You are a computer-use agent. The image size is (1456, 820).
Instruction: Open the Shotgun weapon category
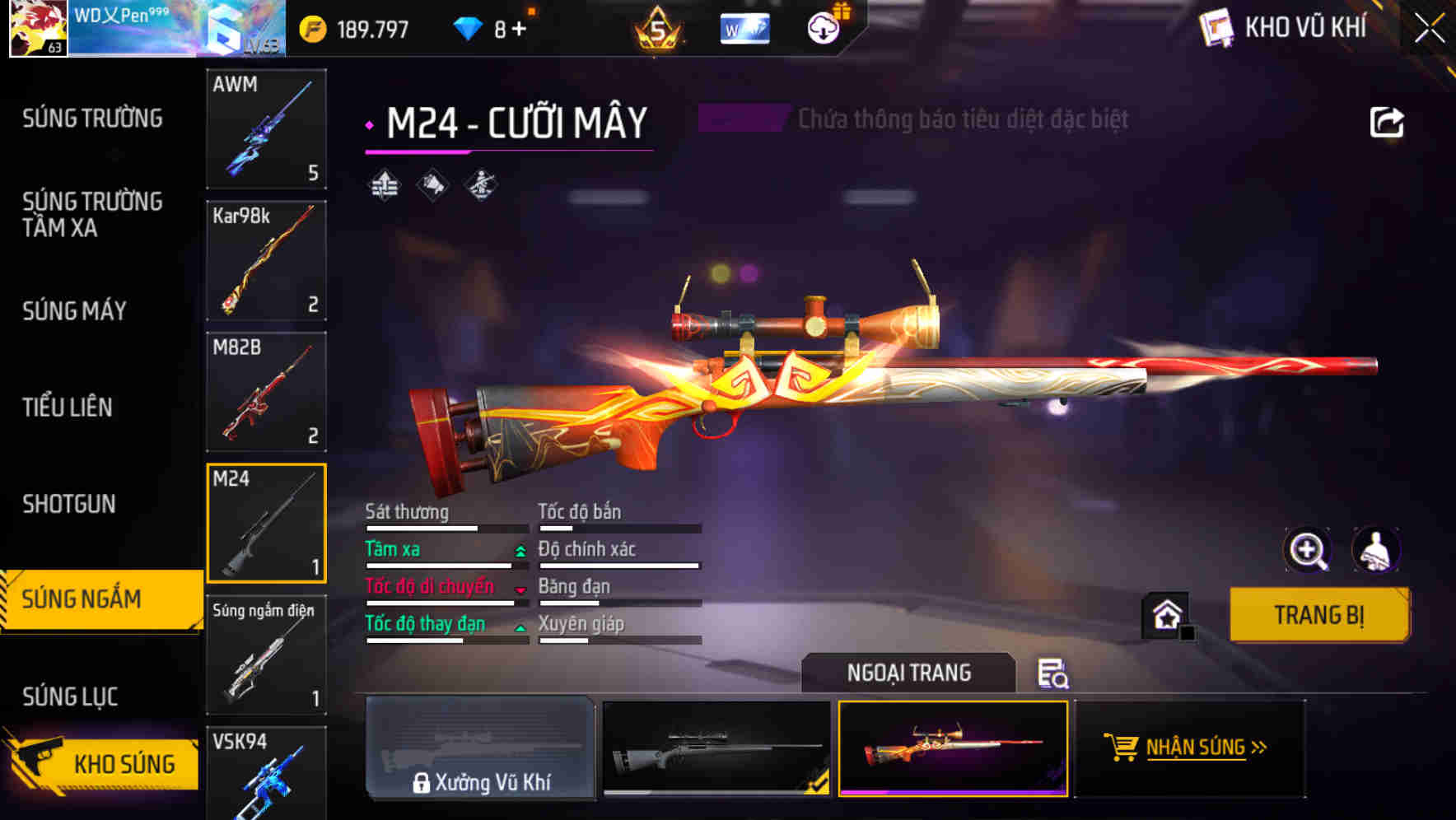coord(69,503)
